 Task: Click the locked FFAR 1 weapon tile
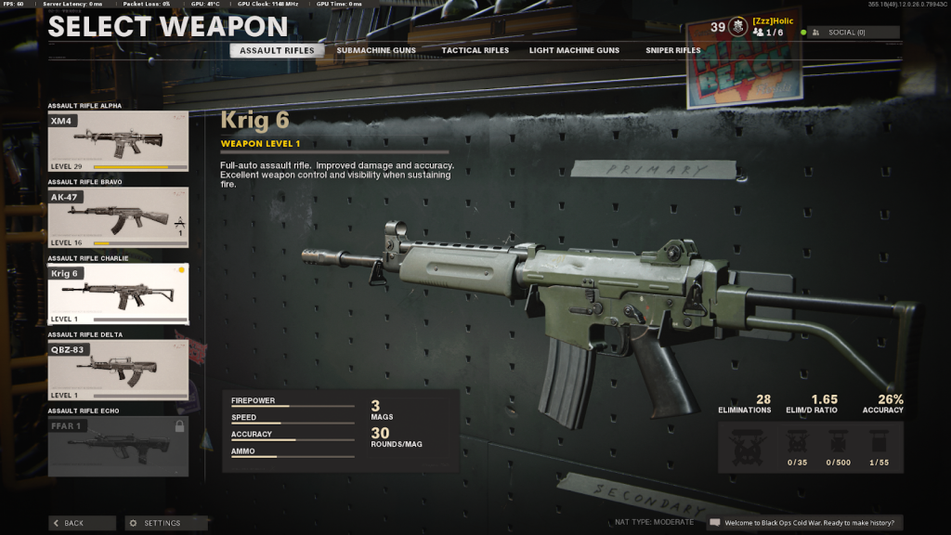(118, 446)
